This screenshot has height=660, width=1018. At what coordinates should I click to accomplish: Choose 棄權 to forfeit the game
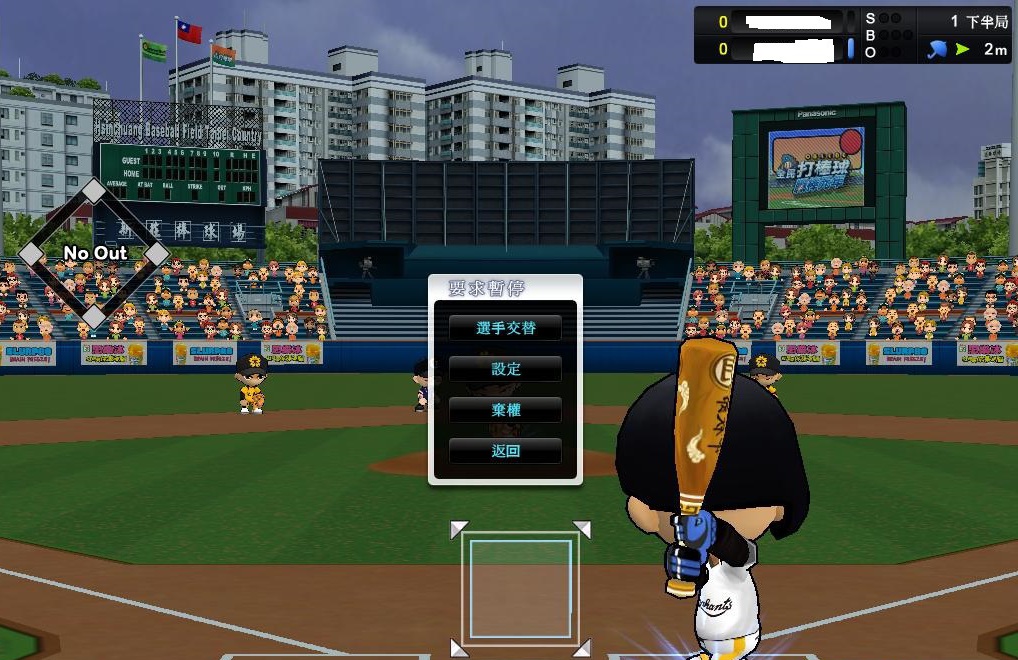[x=505, y=410]
